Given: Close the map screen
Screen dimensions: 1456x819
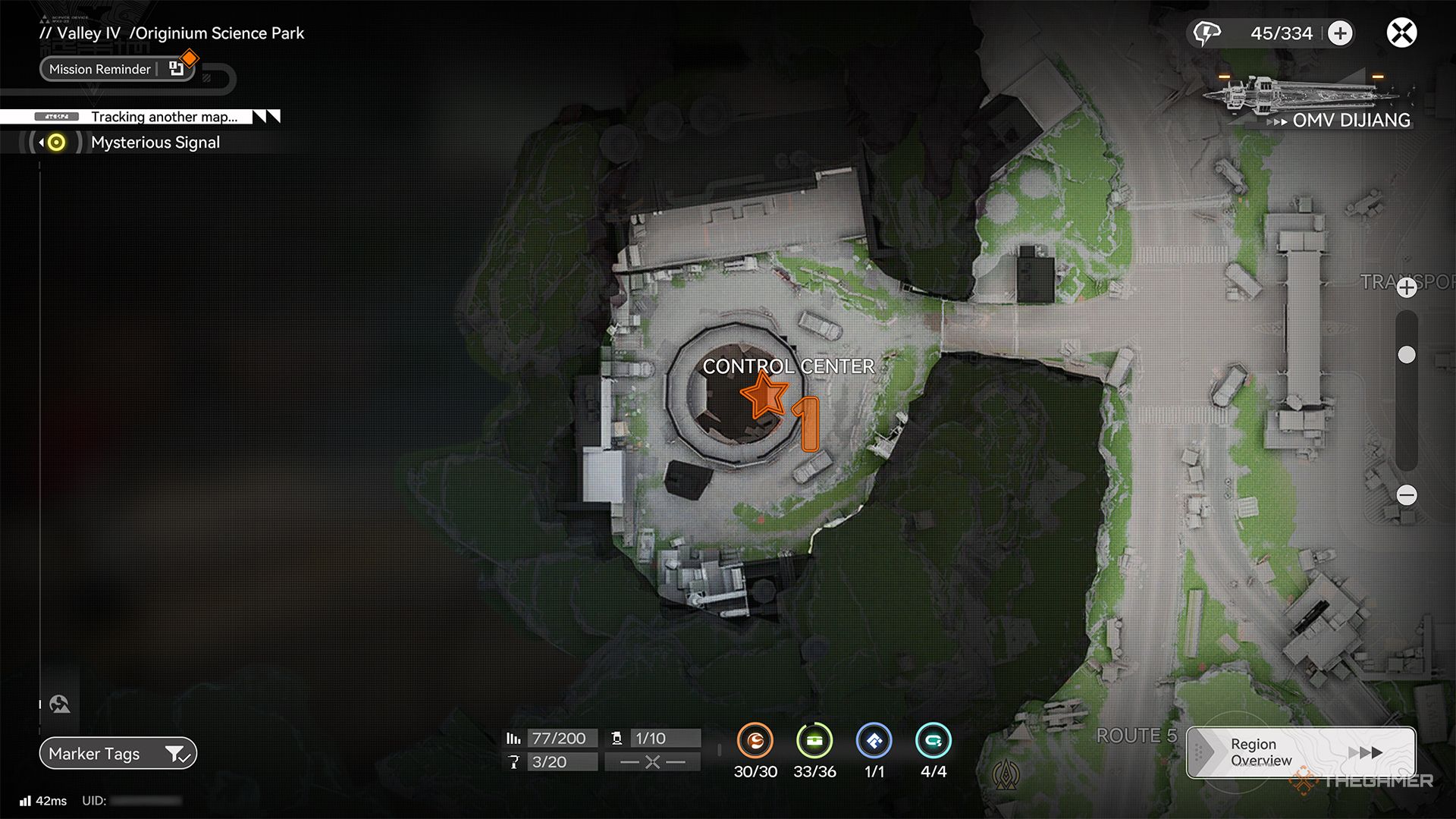Looking at the screenshot, I should (1401, 33).
